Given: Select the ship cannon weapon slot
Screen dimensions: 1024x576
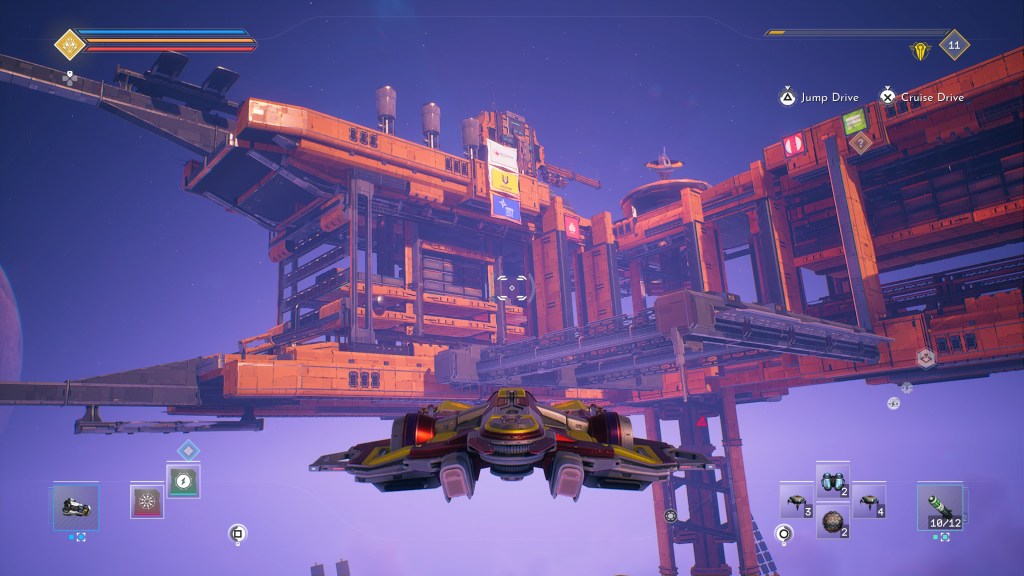Looking at the screenshot, I should (x=76, y=507).
